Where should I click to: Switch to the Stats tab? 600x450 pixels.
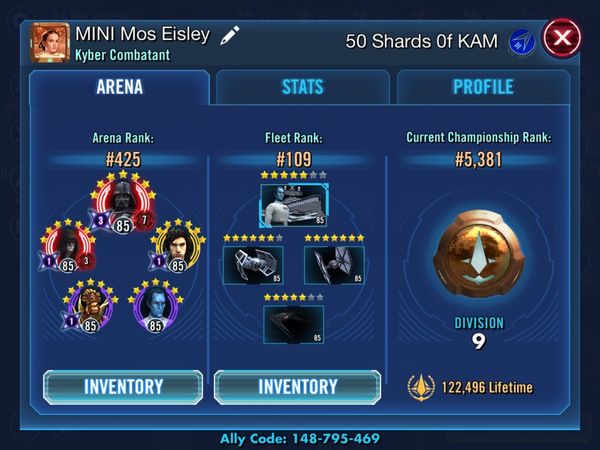[x=302, y=87]
